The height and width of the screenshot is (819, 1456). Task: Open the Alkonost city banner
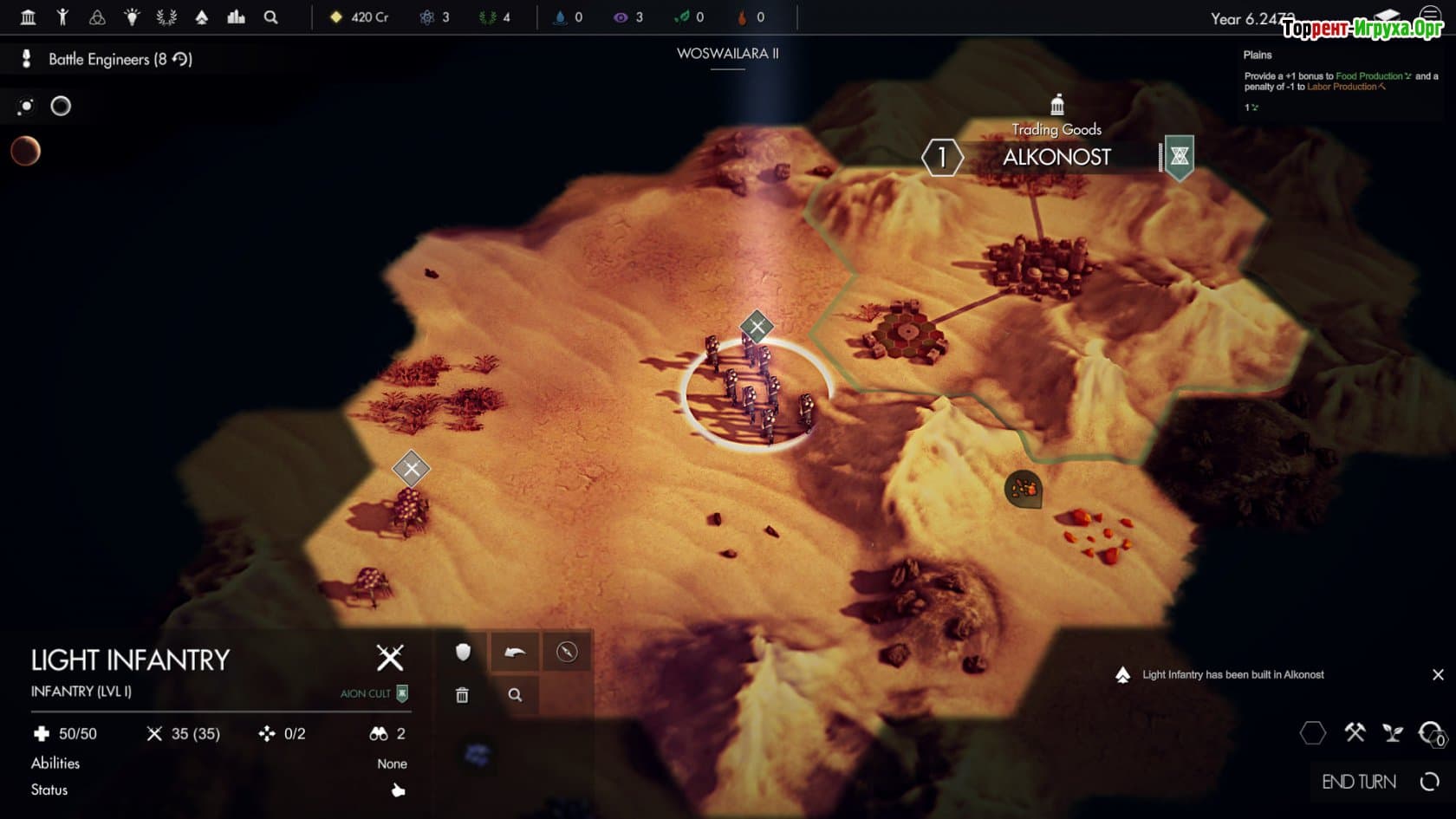[x=1056, y=157]
